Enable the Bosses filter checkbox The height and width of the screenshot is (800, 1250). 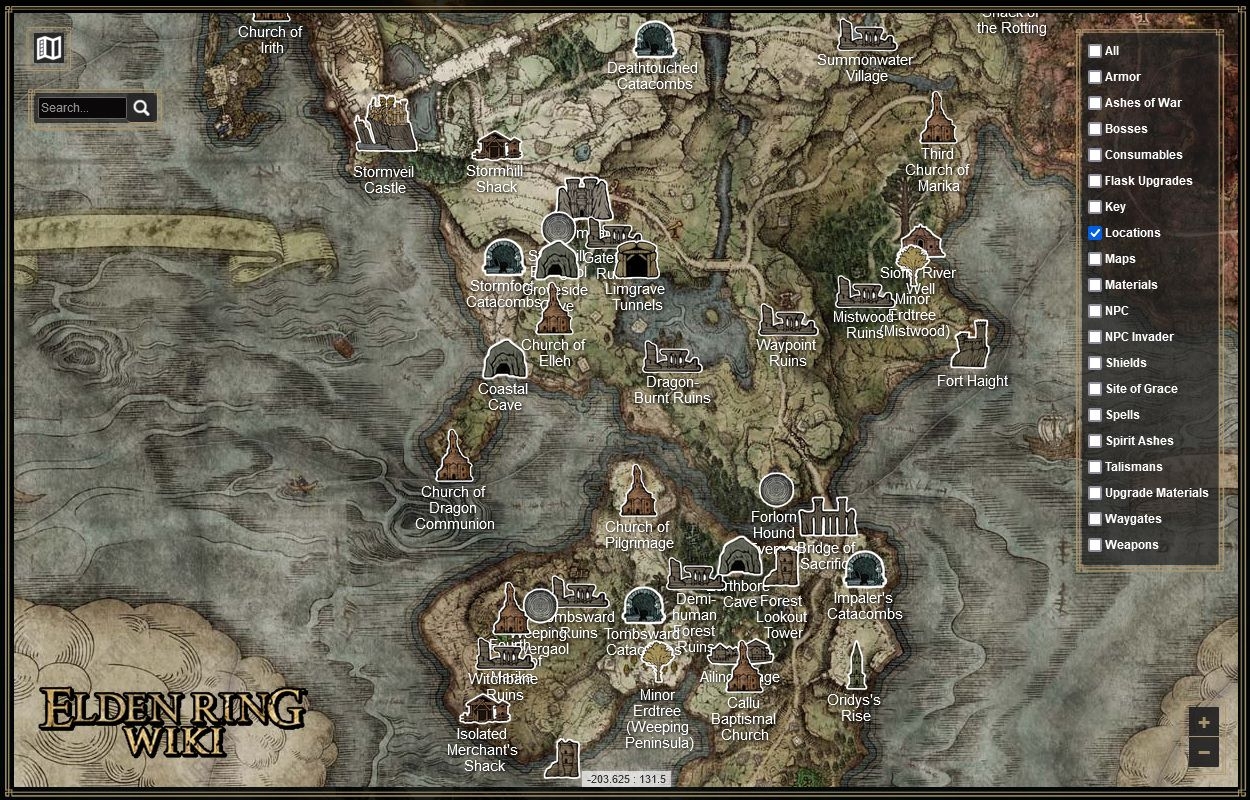[1095, 129]
